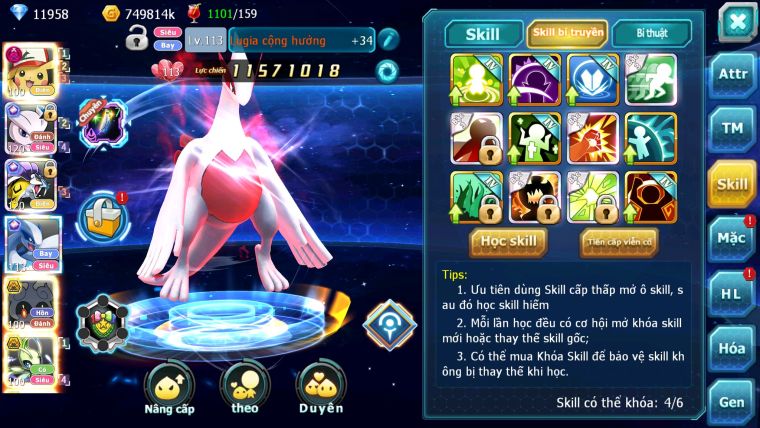
Task: Open the Gen side tab
Action: point(732,402)
